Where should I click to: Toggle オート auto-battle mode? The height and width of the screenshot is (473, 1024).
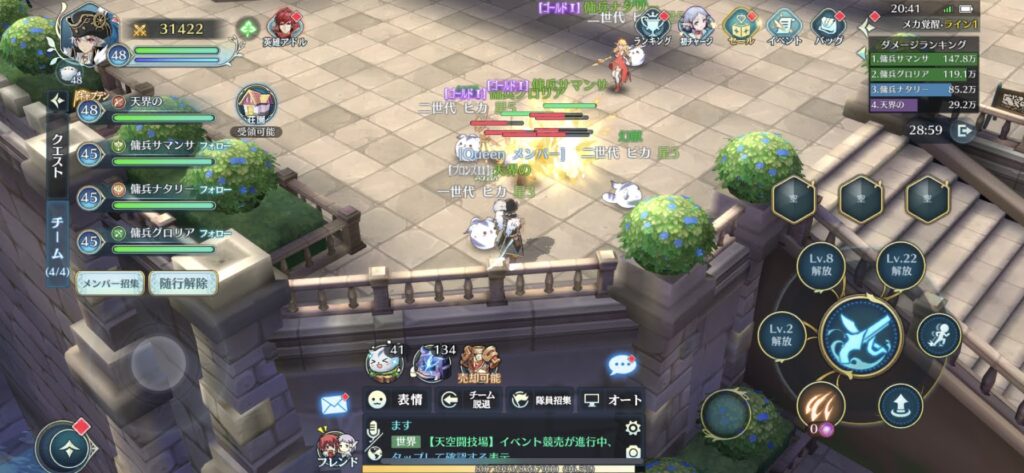click(x=611, y=400)
